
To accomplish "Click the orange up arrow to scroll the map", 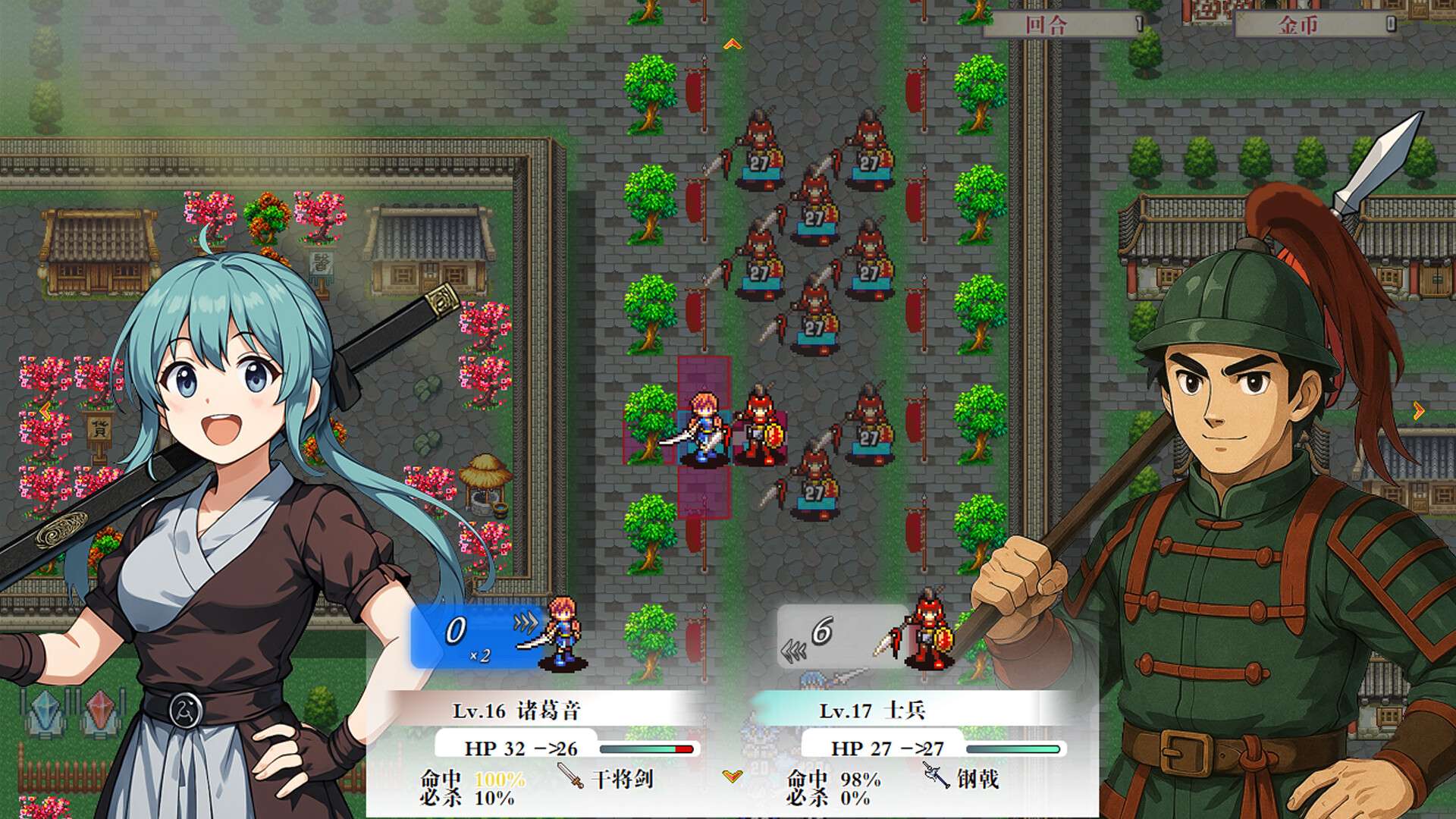I will pyautogui.click(x=732, y=45).
